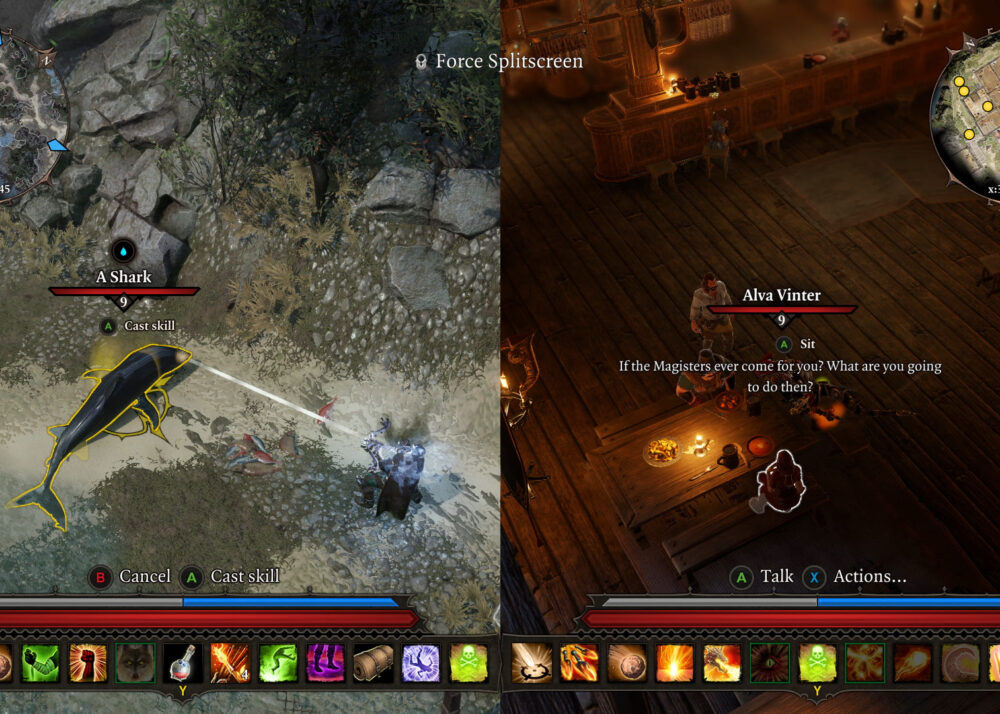Activate the fire dragon skill
This screenshot has width=1000, height=714.
(722, 662)
